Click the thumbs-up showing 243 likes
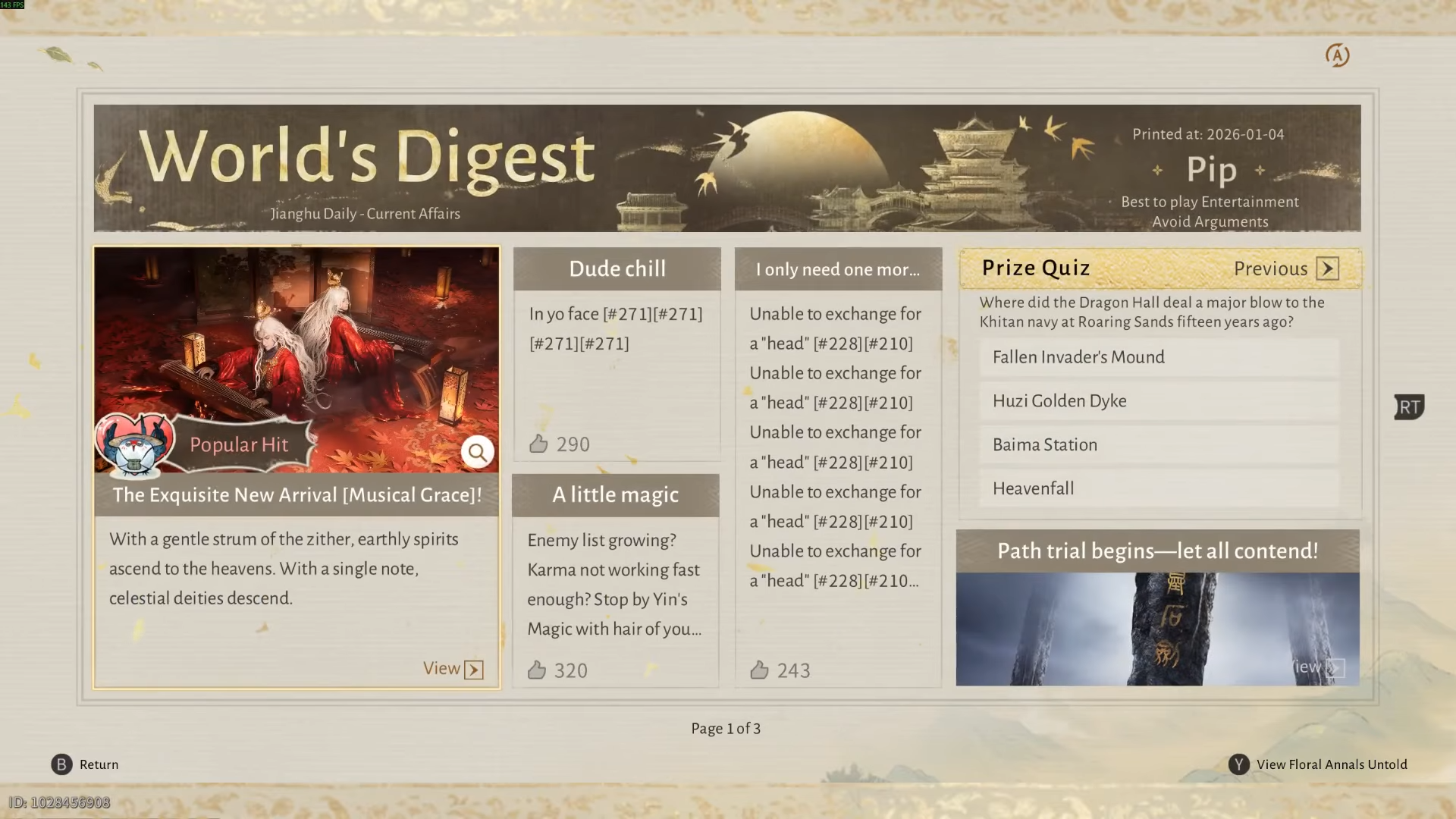The width and height of the screenshot is (1456, 819). pos(761,670)
